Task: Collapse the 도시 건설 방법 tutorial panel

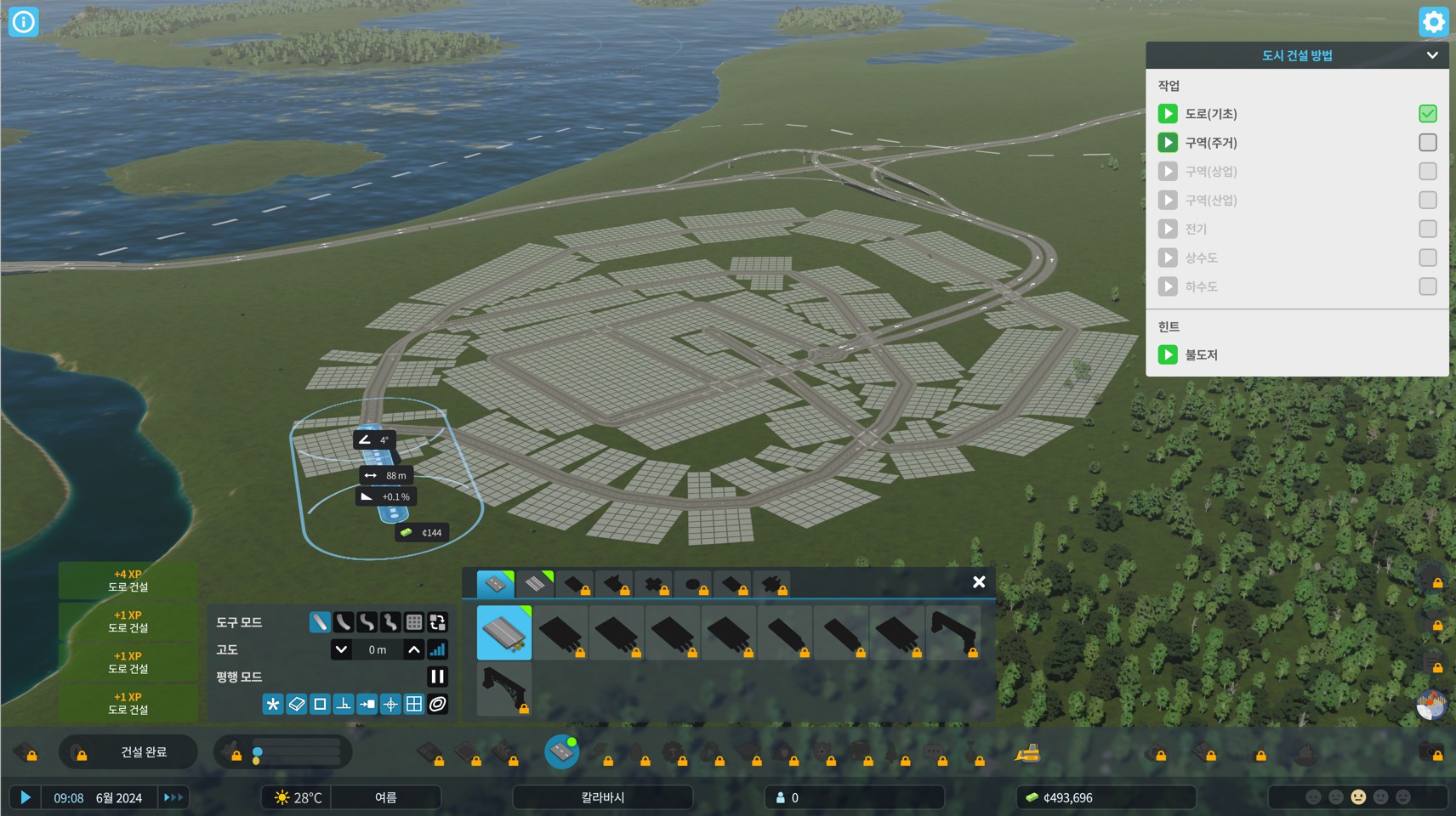Action: [x=1432, y=55]
